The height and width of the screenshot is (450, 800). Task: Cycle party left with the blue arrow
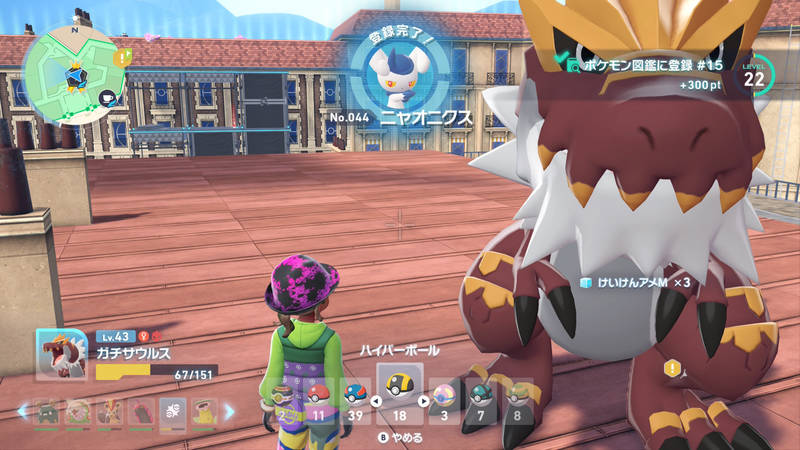tap(22, 410)
